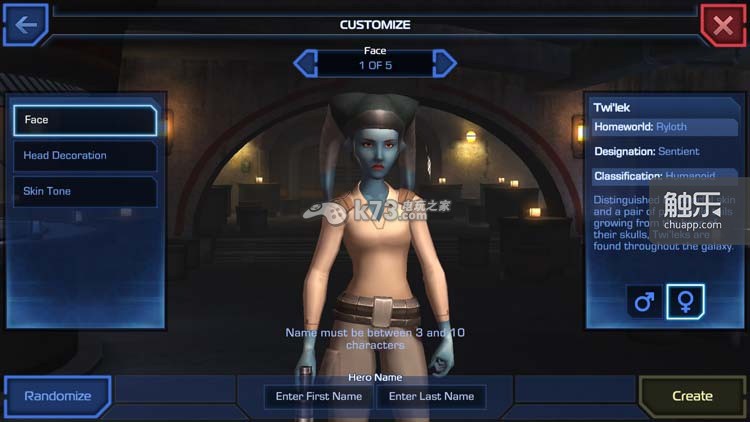The image size is (750, 422).
Task: Close the Customize screen
Action: coord(723,25)
